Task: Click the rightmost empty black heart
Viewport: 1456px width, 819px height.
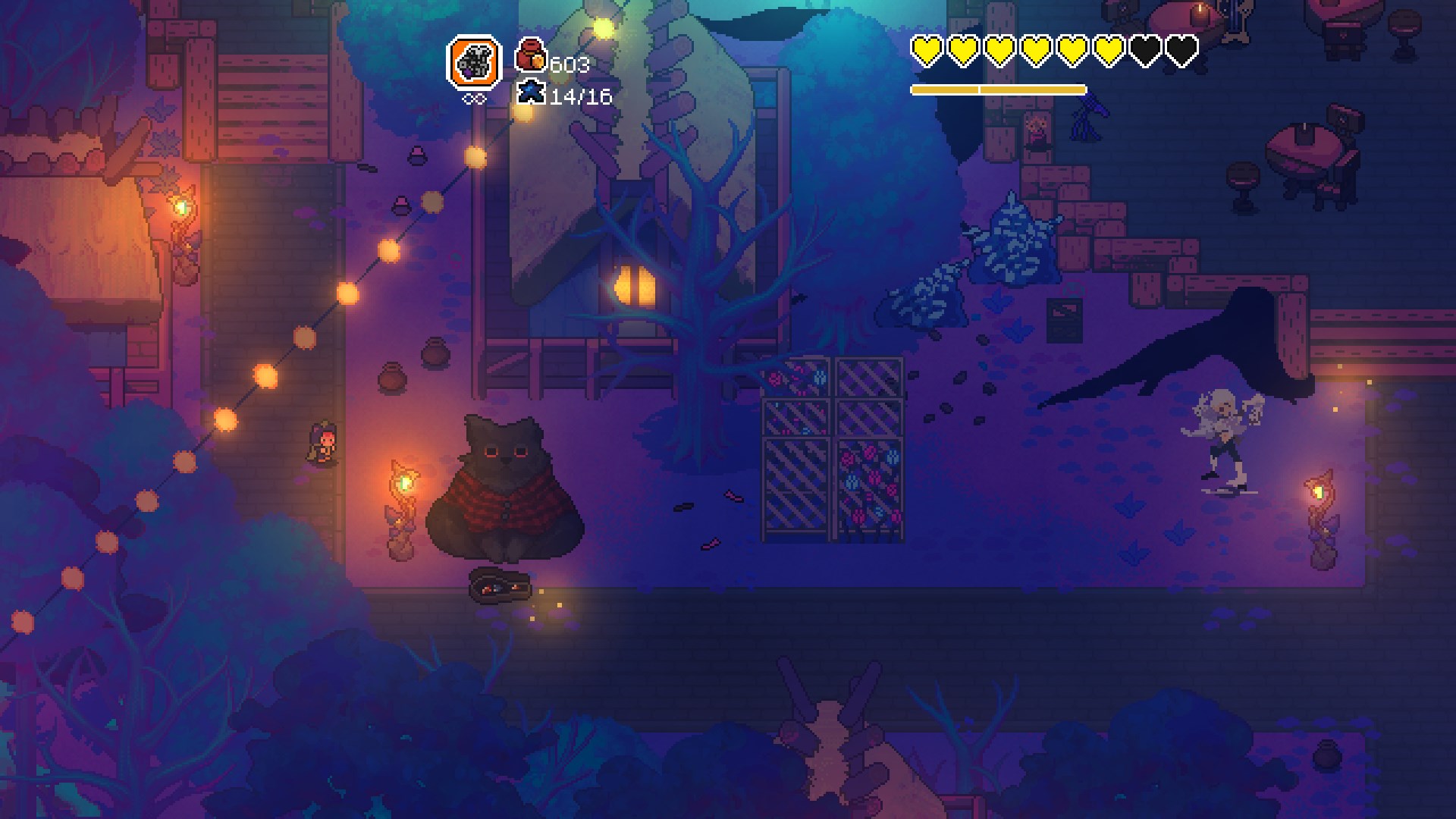Action: pyautogui.click(x=1183, y=52)
